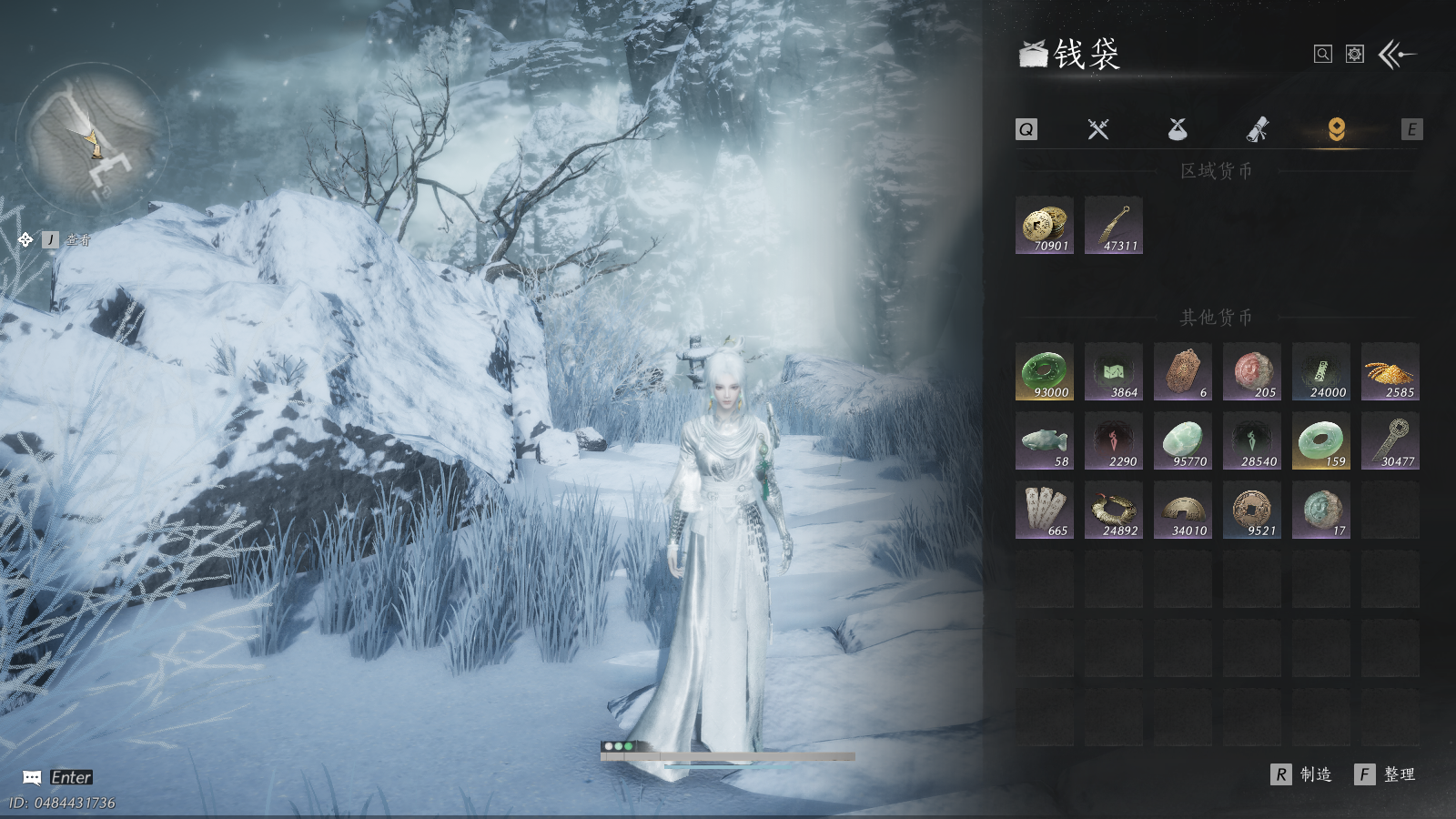Switch to the crossed swords equipment tab
Screen dimensions: 1456x819
[x=1098, y=129]
